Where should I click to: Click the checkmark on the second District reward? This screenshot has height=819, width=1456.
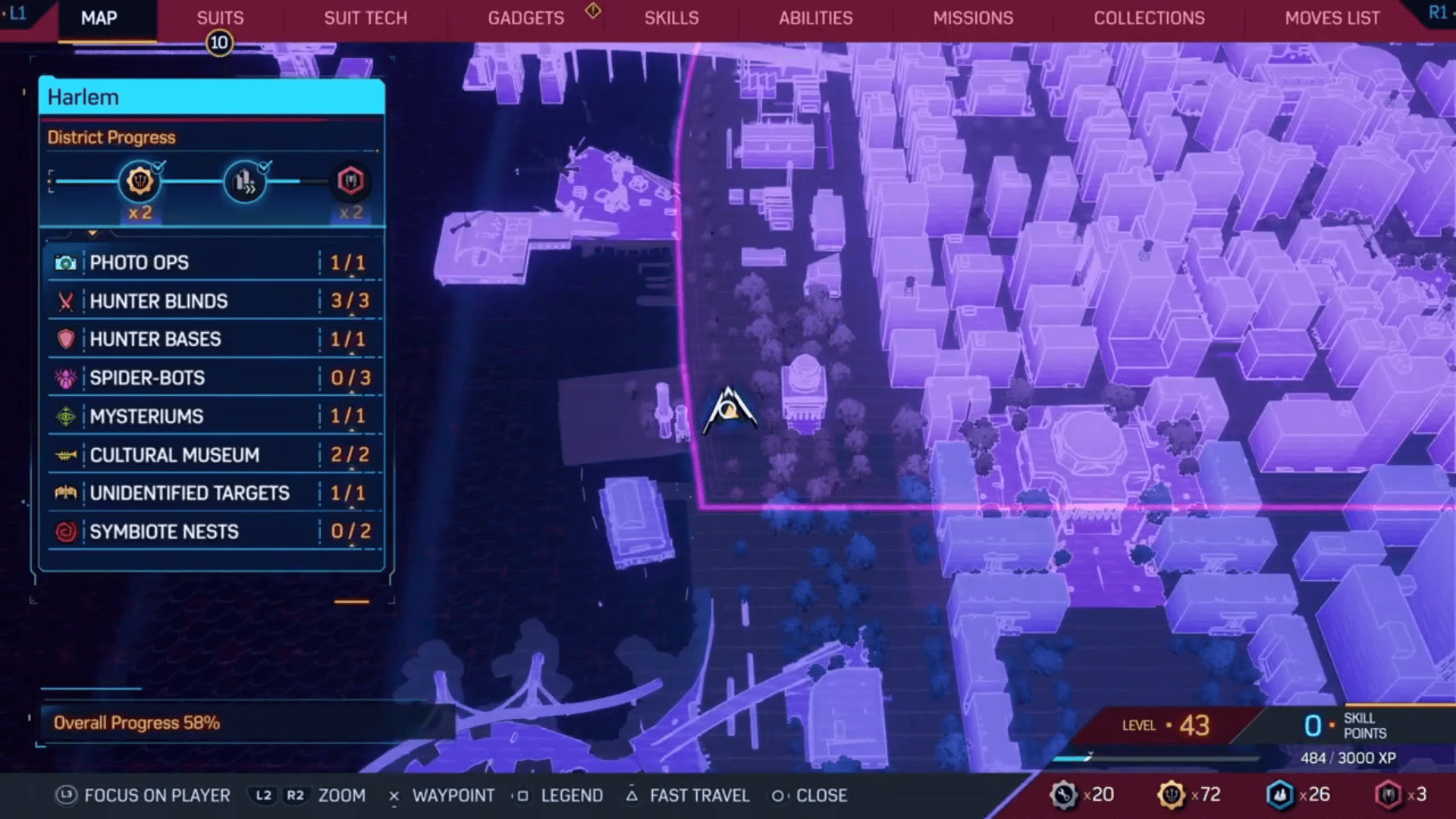pyautogui.click(x=265, y=168)
